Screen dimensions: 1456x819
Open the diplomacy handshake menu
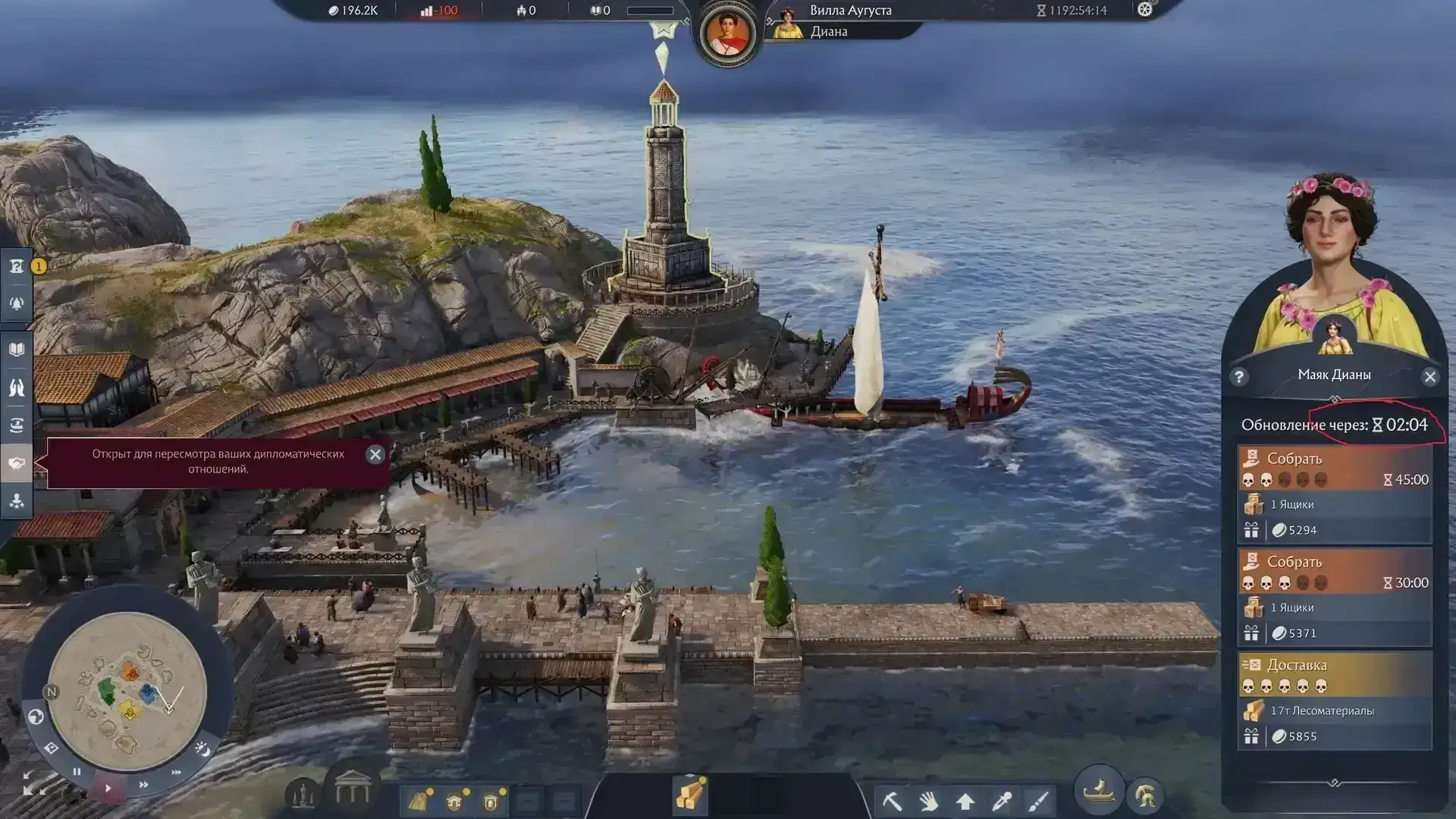point(17,463)
